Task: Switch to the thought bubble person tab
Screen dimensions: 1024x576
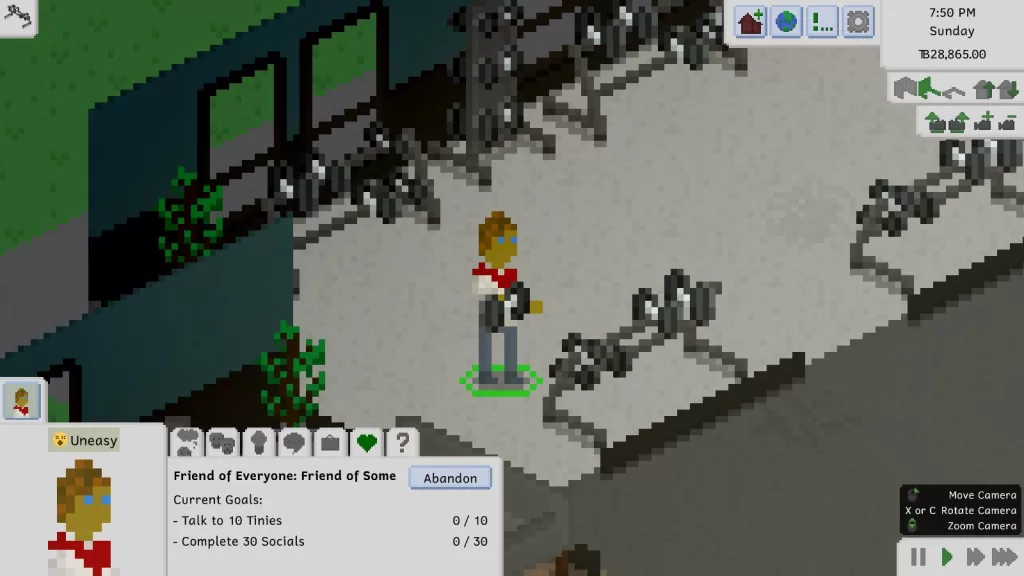Action: (x=187, y=441)
